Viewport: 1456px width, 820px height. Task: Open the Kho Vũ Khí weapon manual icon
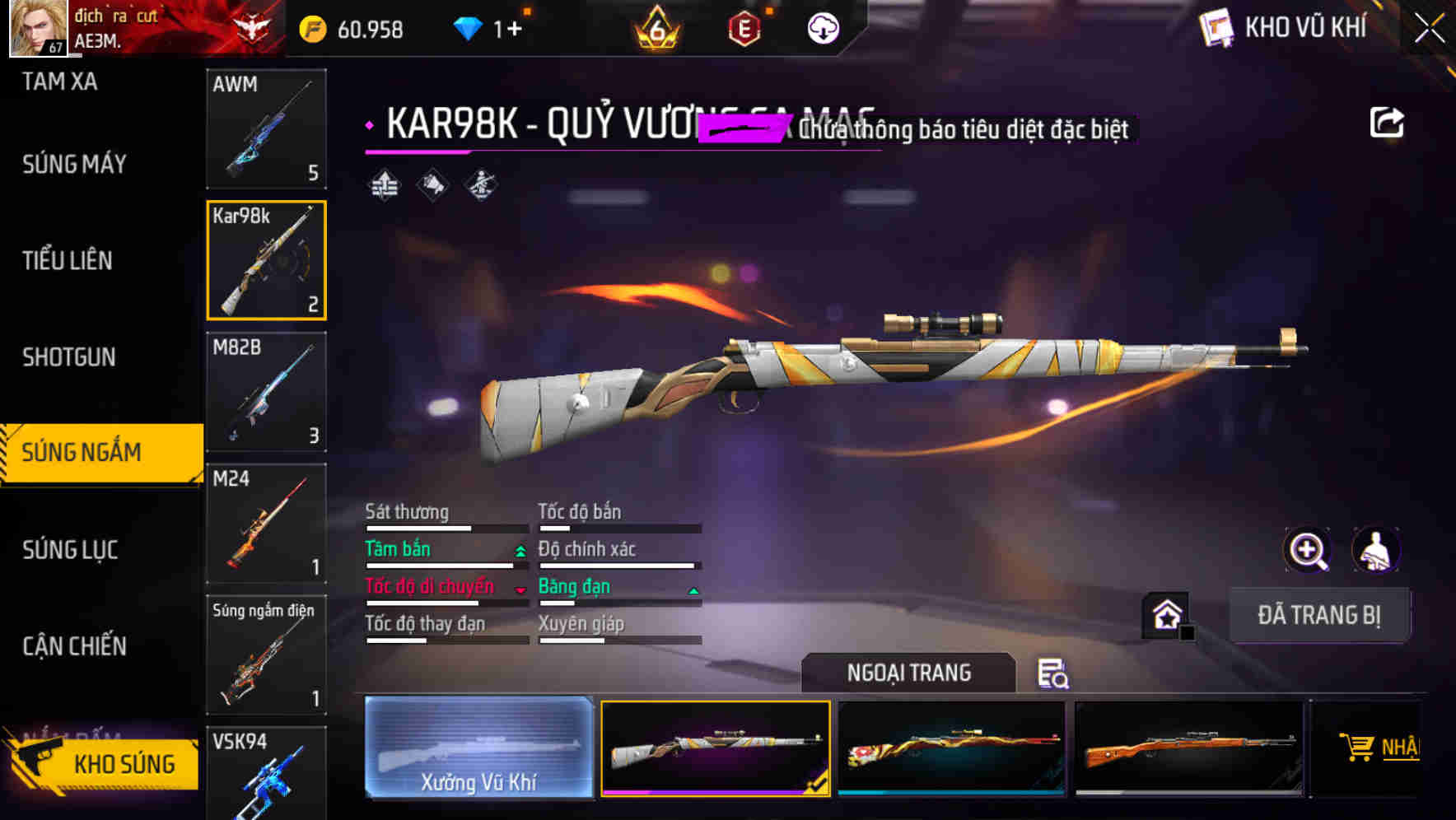coord(1217,27)
